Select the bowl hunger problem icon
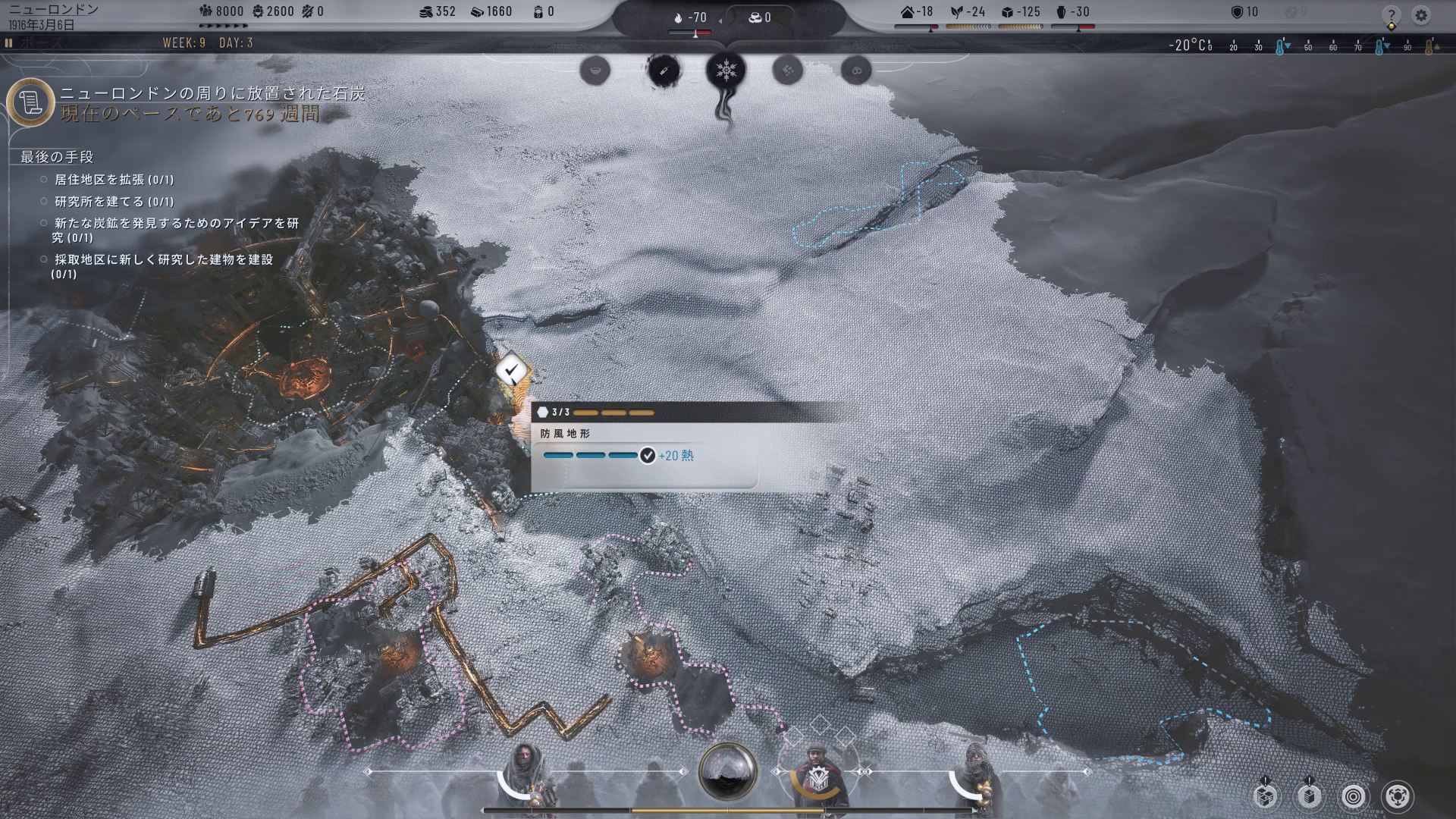 [x=595, y=71]
